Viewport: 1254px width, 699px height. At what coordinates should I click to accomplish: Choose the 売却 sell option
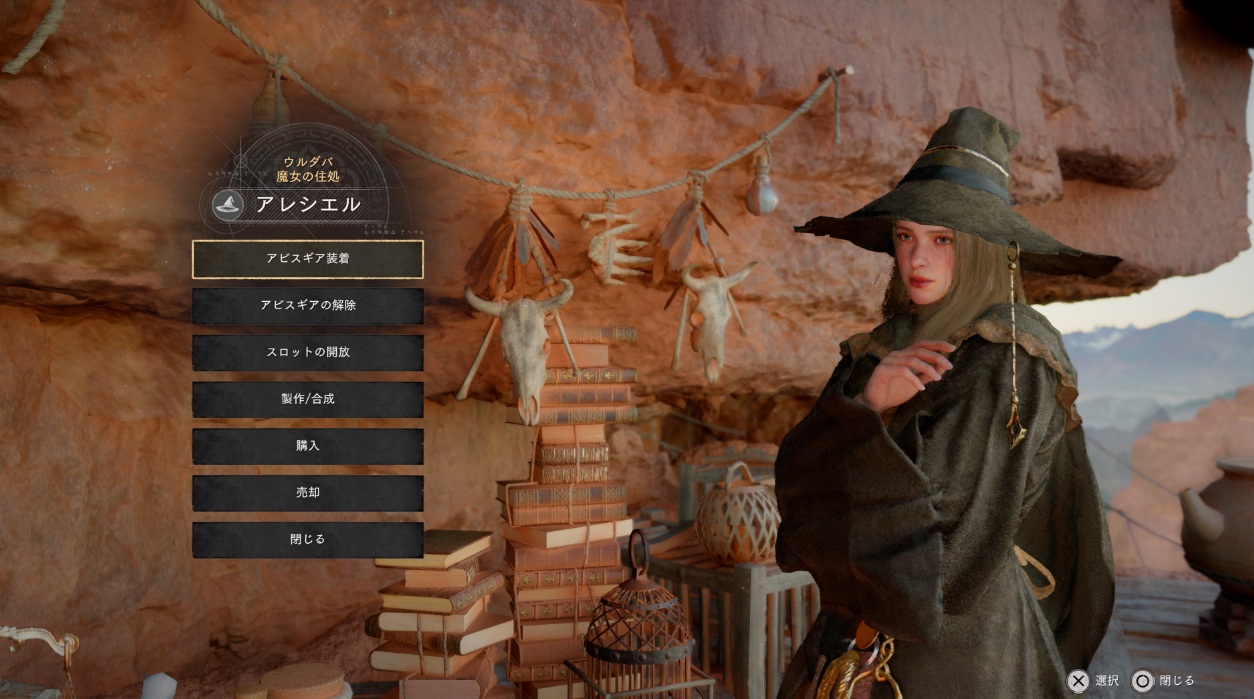[x=307, y=493]
